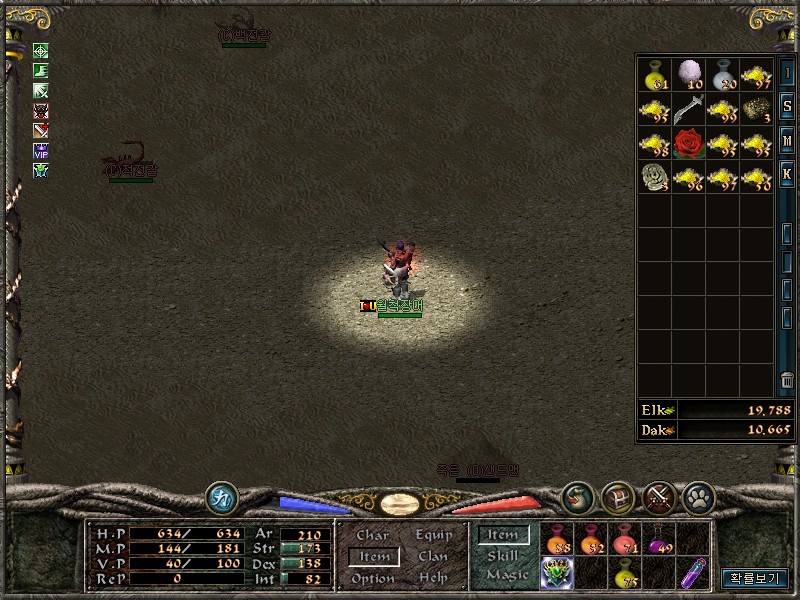The width and height of the screenshot is (800, 600).
Task: Switch to the Skill quick-slot tab
Action: pyautogui.click(x=503, y=555)
